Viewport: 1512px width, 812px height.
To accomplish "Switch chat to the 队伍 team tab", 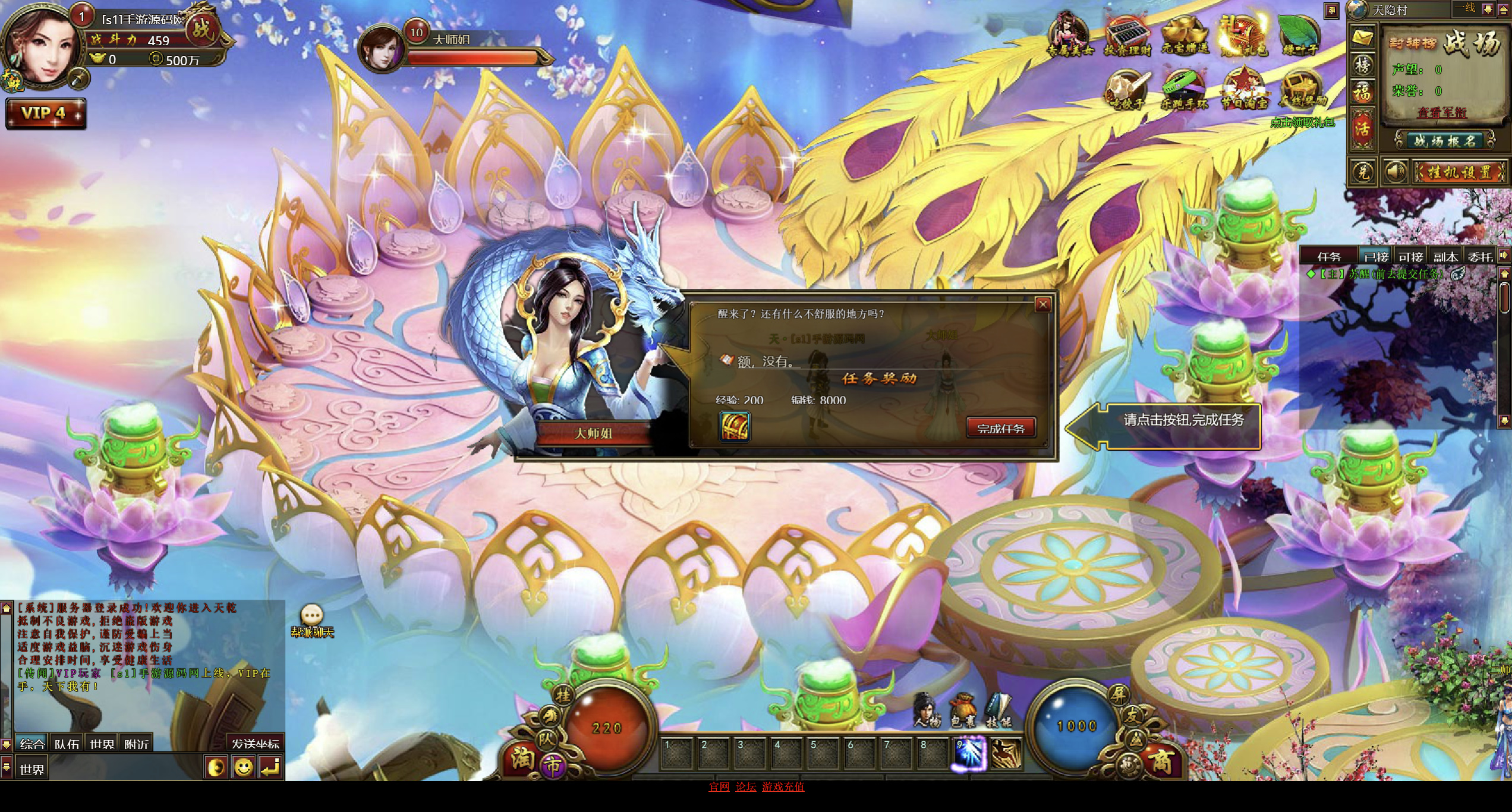I will (x=67, y=744).
